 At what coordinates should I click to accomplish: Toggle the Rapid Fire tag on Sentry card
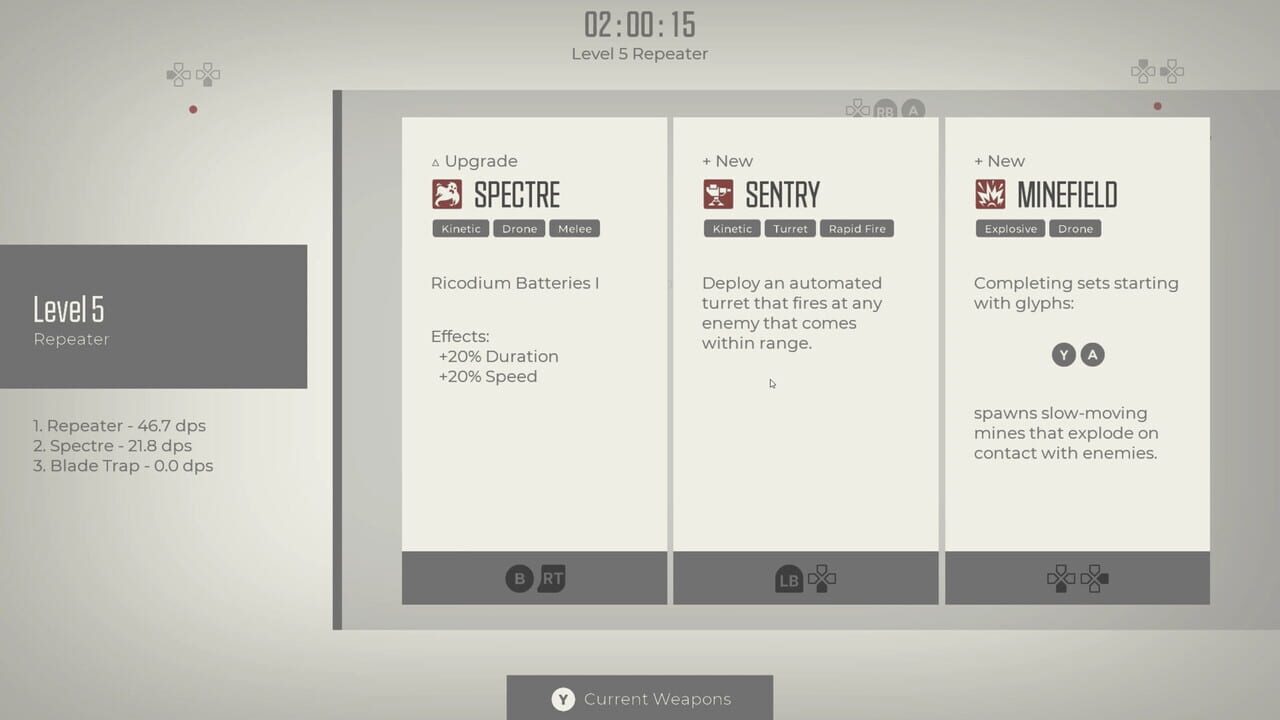(x=857, y=228)
